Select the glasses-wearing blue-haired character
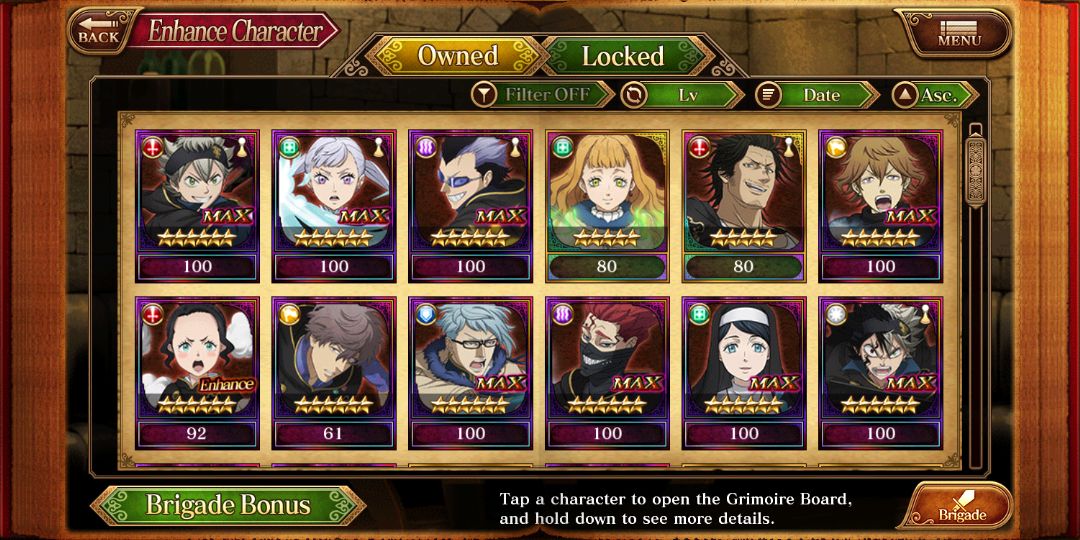 point(470,372)
